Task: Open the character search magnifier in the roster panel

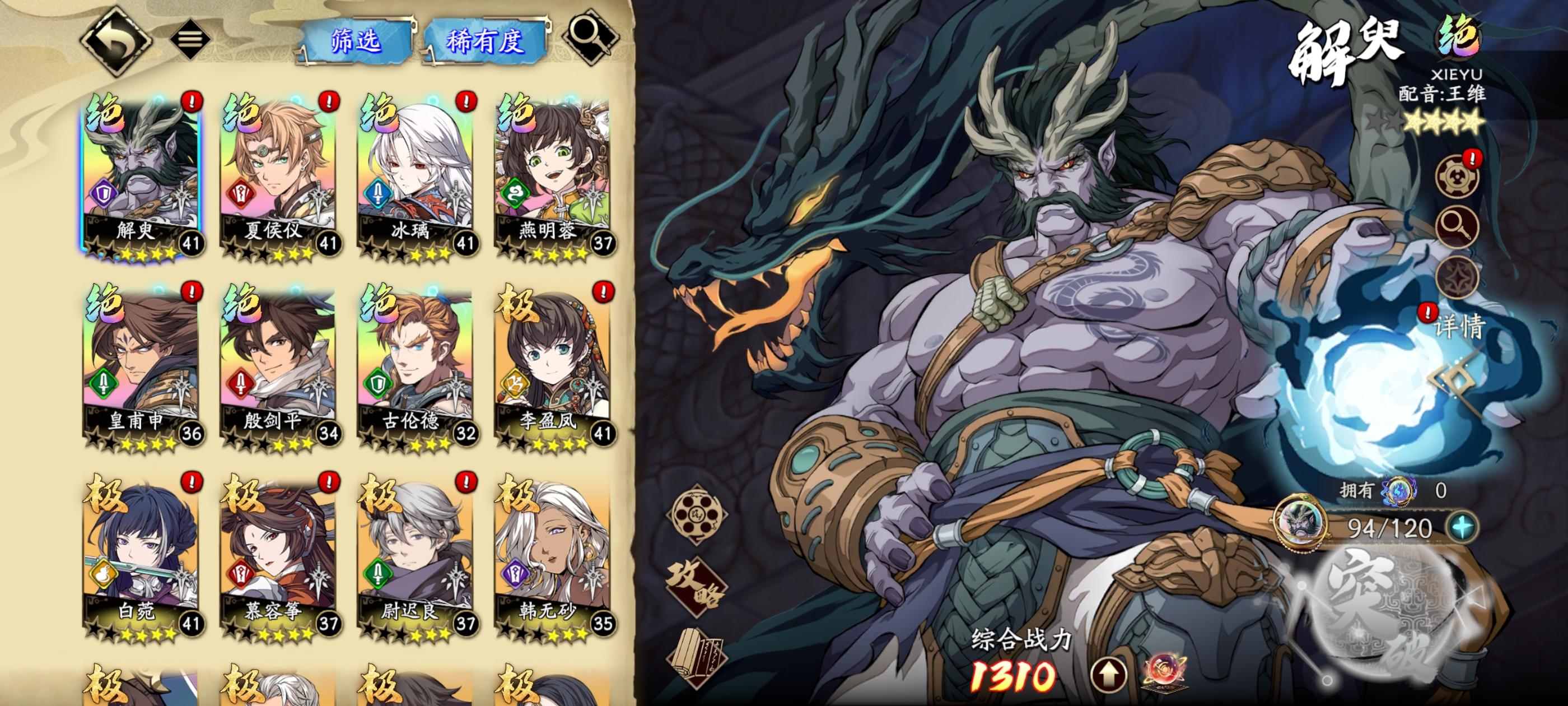Action: [592, 36]
